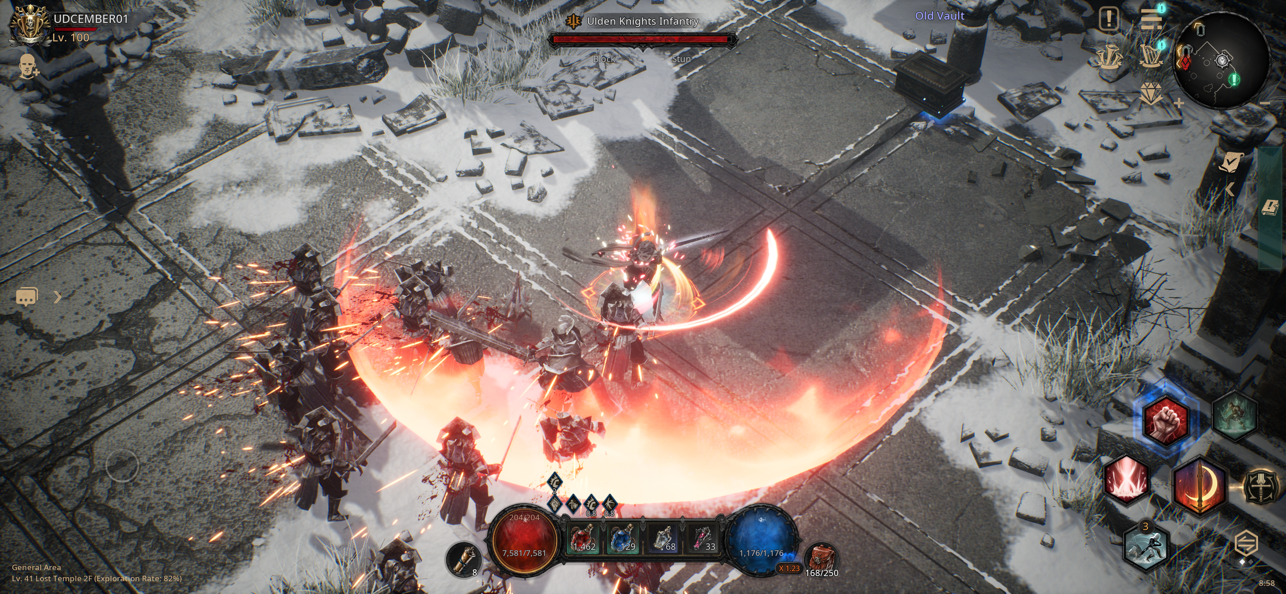Swap skill set with arrows icon
This screenshot has height=594, width=1286.
[x=1246, y=543]
